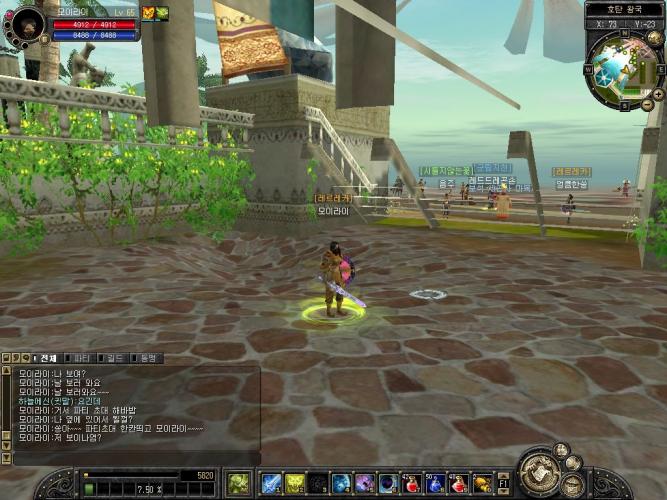The width and height of the screenshot is (667, 500).
Task: Use the sword skill in the hotbar
Action: click(x=271, y=484)
